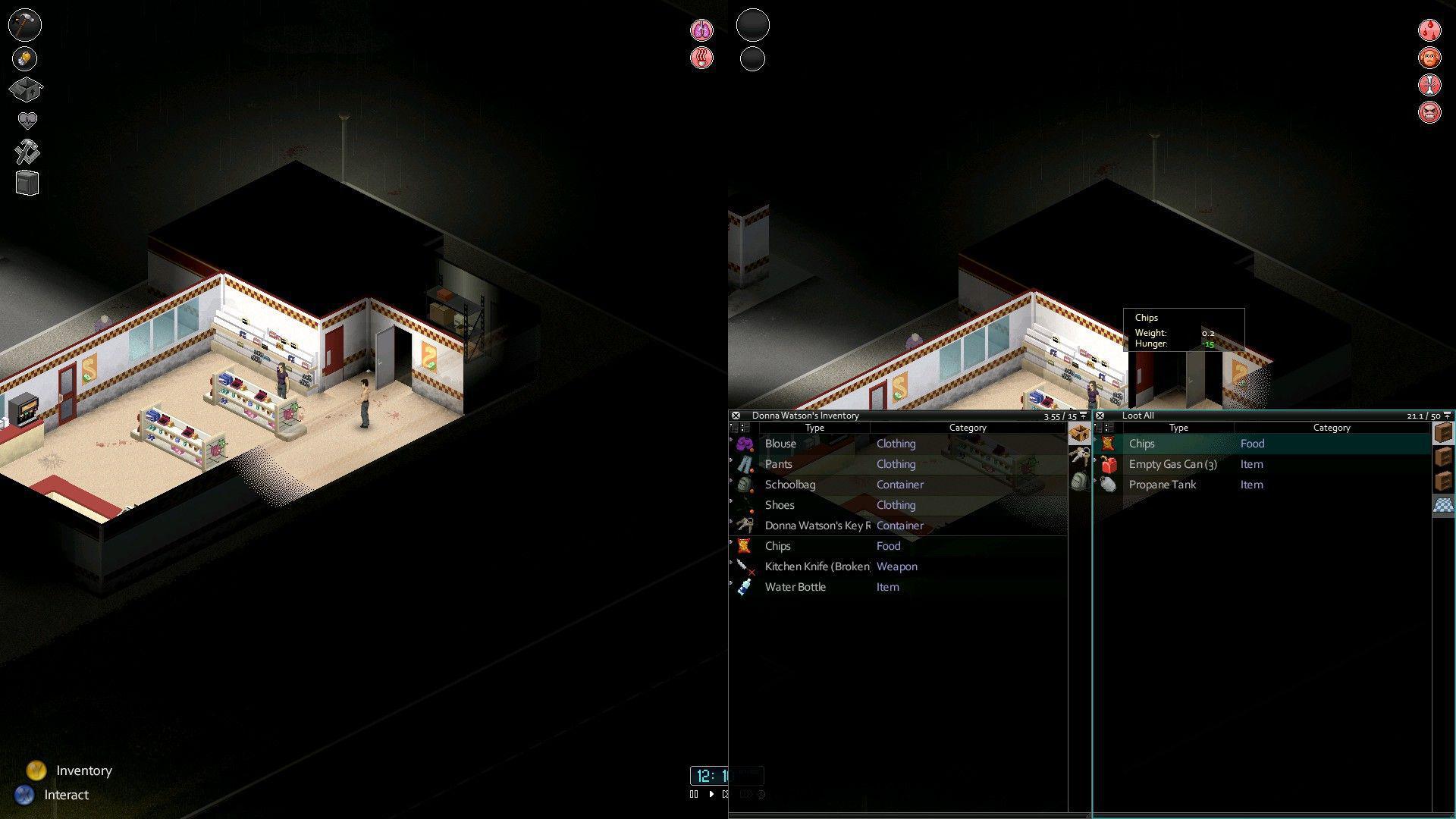Click the torch icon in the left toolbar
Screen dimensions: 1456x819
pos(25,58)
